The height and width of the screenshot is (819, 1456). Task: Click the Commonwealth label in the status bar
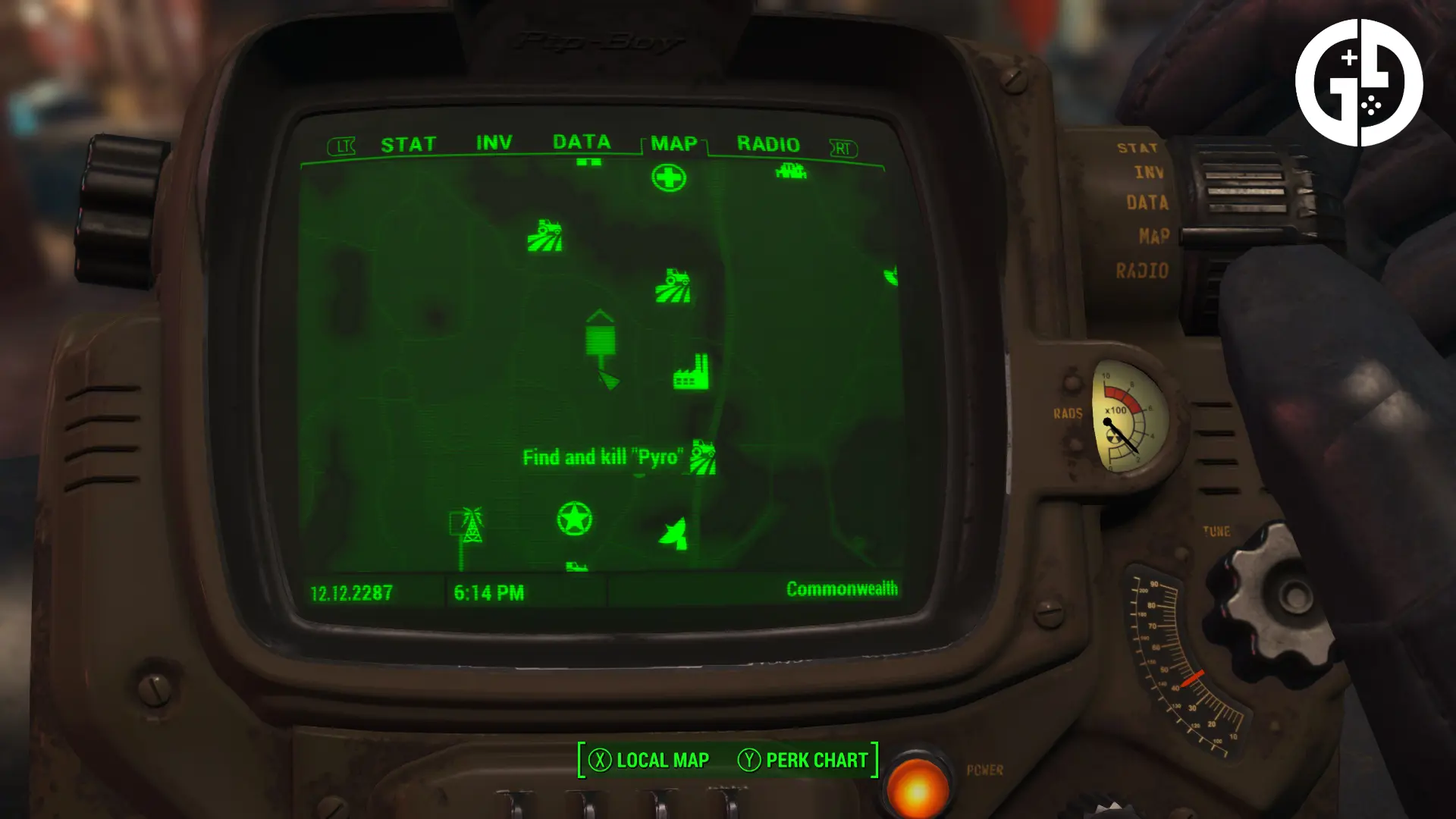842,588
